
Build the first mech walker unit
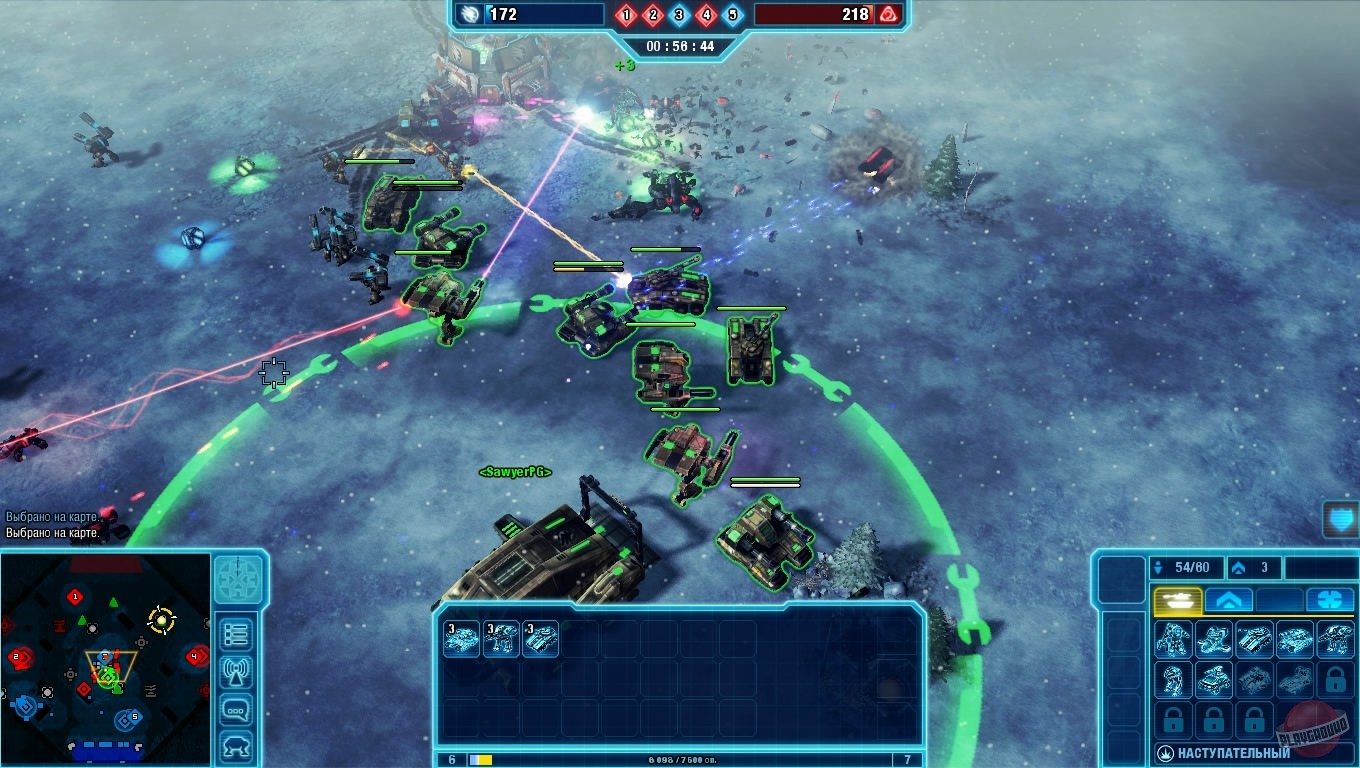coord(1174,639)
